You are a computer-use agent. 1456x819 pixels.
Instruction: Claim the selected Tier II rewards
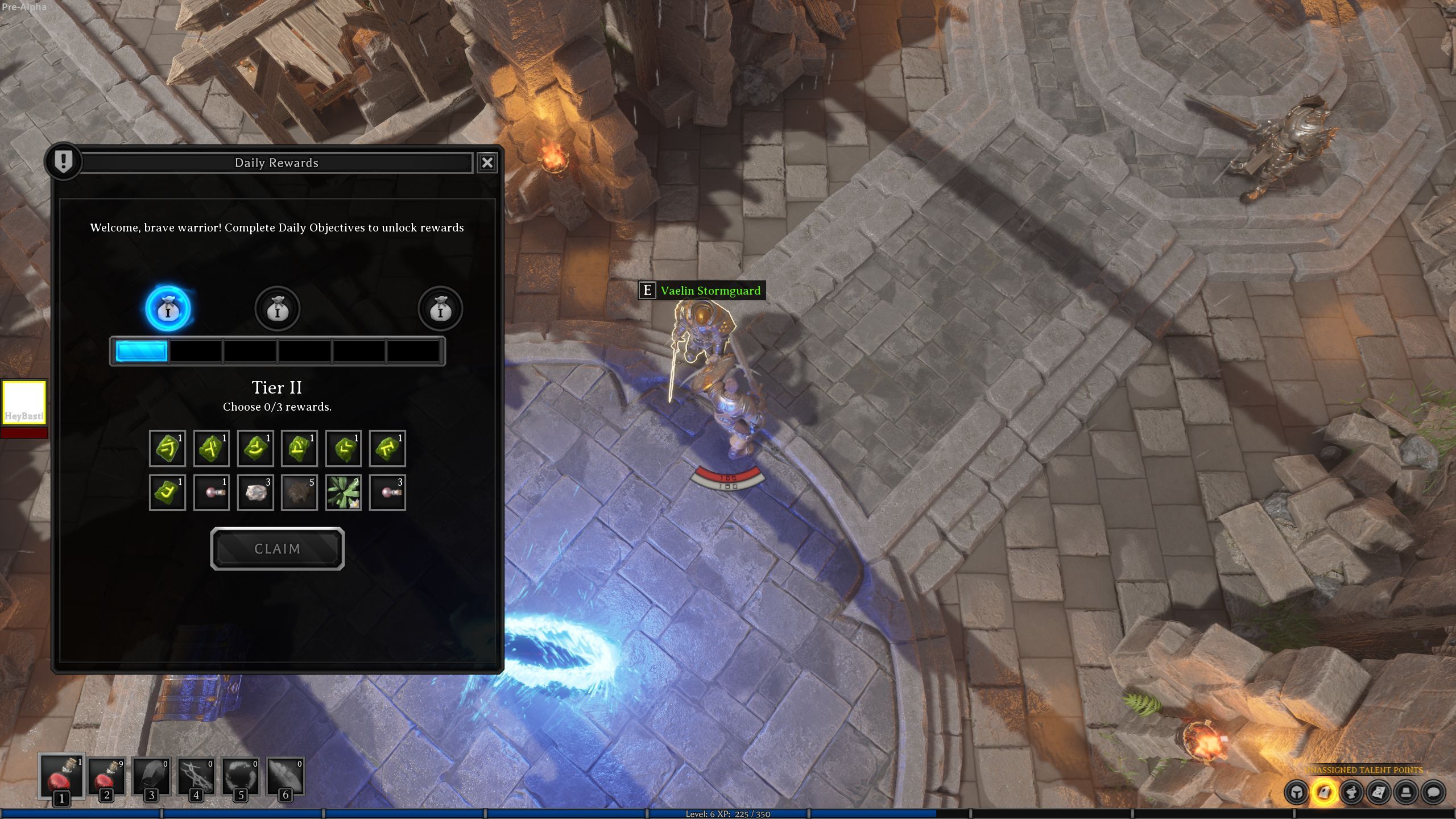[x=278, y=549]
